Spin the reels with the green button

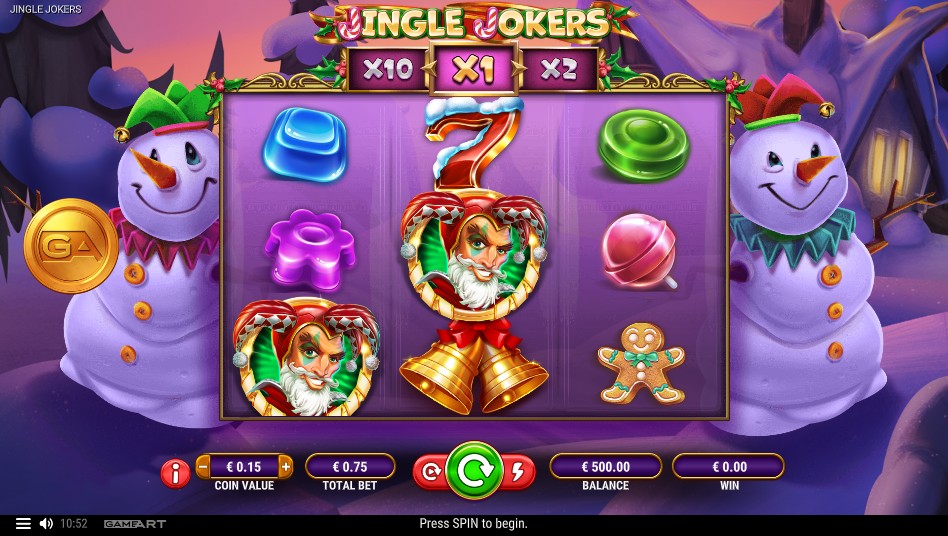[474, 470]
